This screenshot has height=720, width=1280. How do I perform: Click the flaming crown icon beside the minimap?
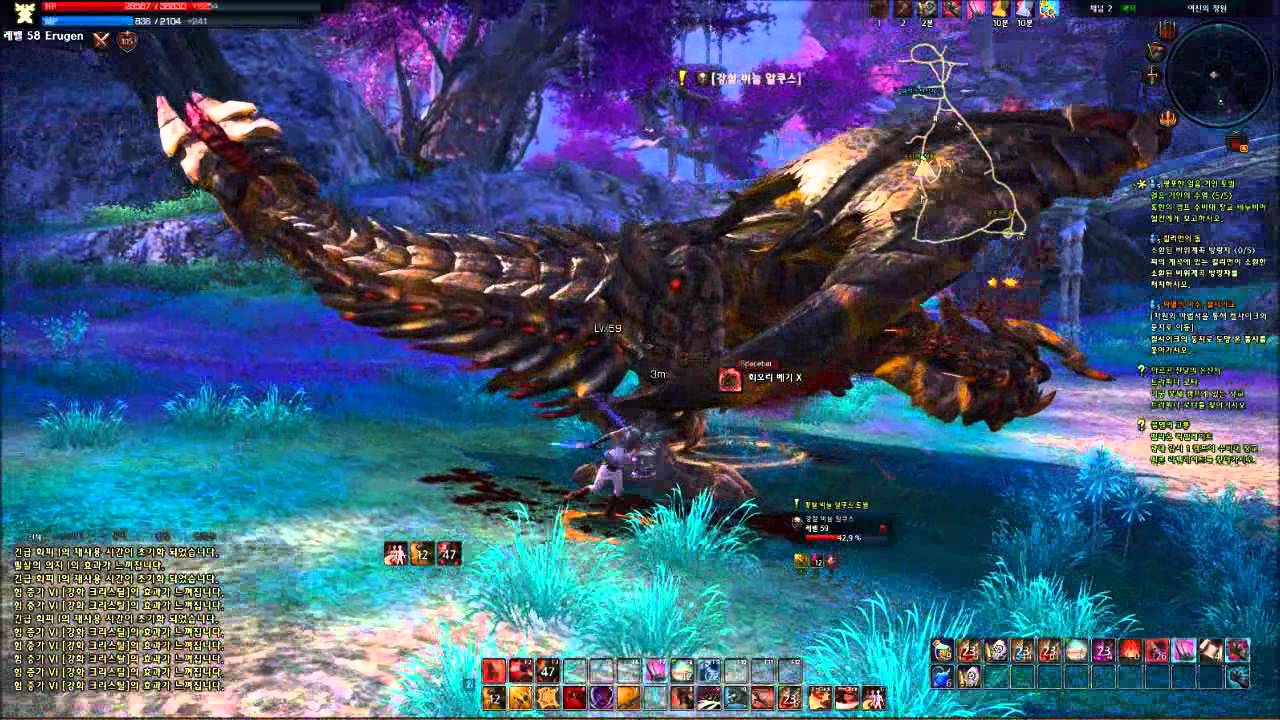(1167, 119)
